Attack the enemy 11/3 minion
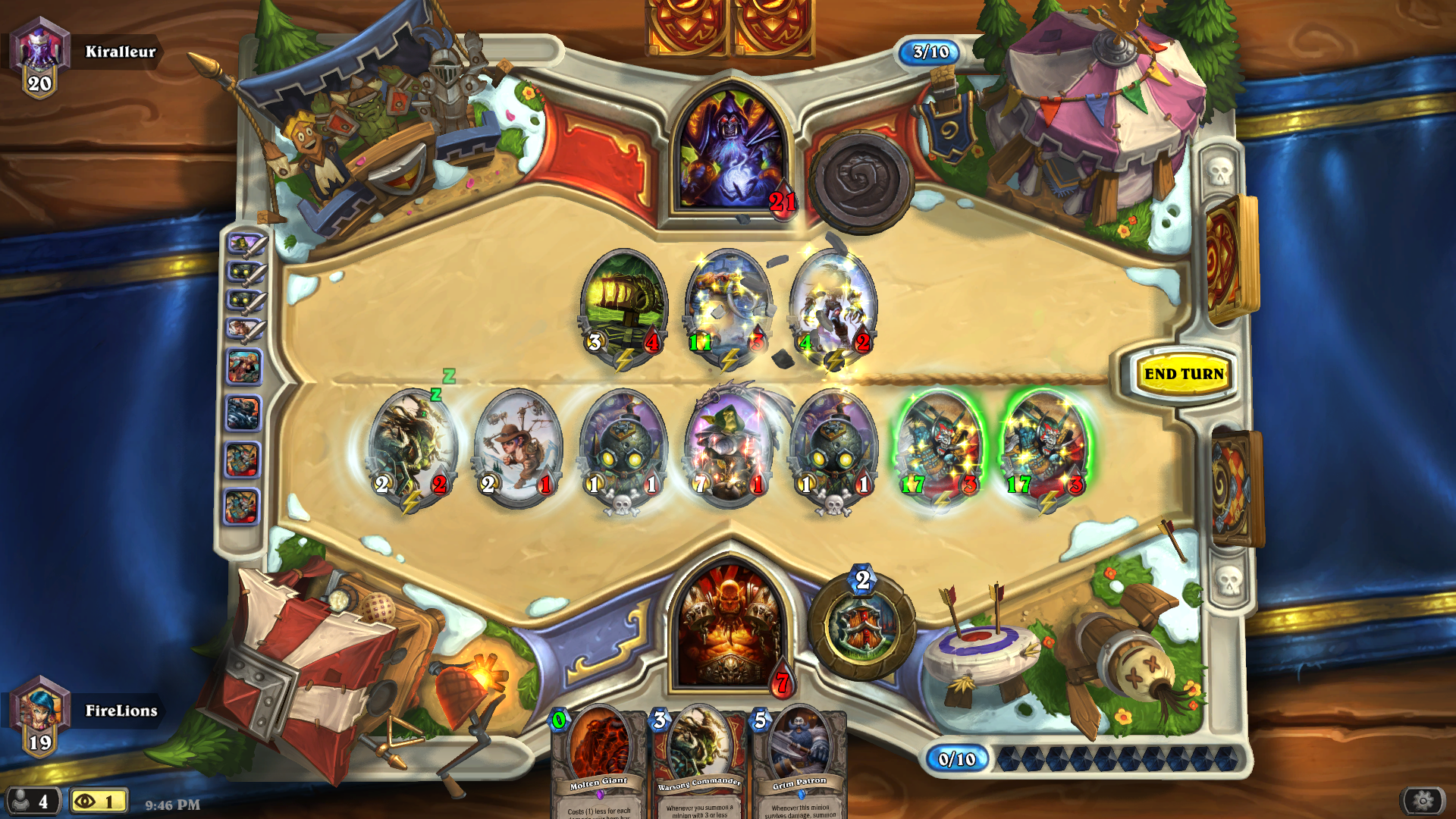The width and height of the screenshot is (1456, 819). [728, 307]
